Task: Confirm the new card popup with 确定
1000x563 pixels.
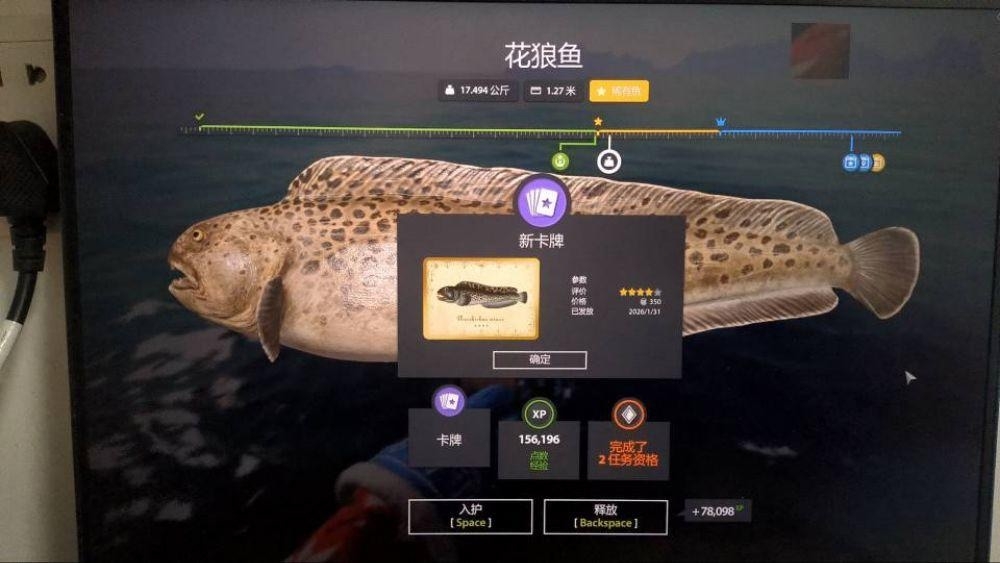Action: point(539,359)
